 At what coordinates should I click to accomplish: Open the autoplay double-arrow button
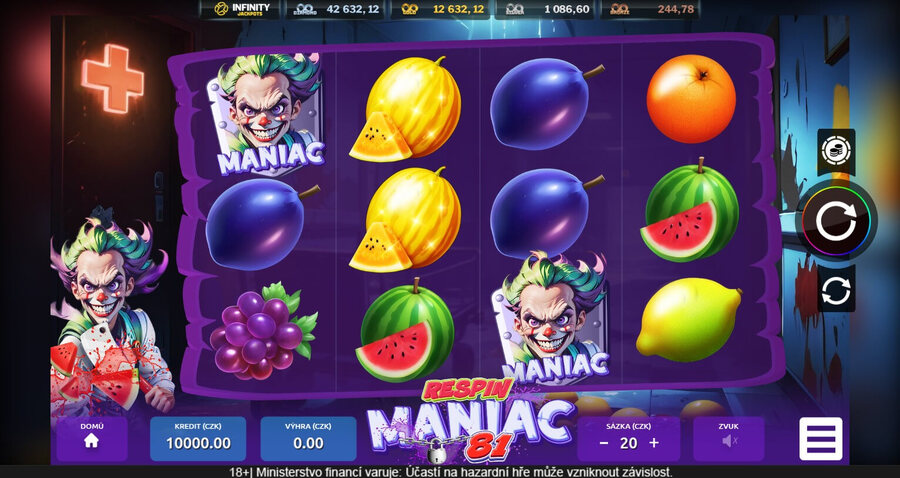pyautogui.click(x=836, y=289)
